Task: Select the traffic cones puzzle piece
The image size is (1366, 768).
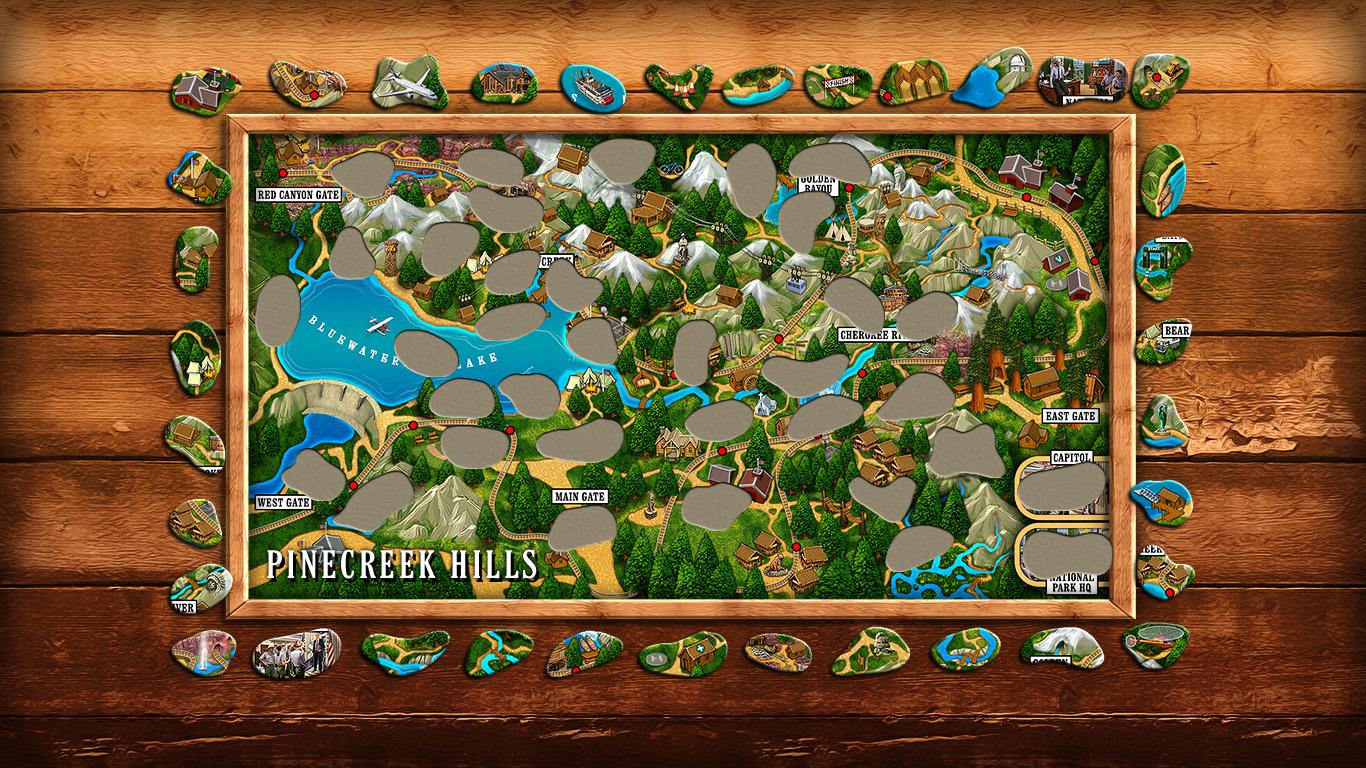Action: pyautogui.click(x=678, y=84)
